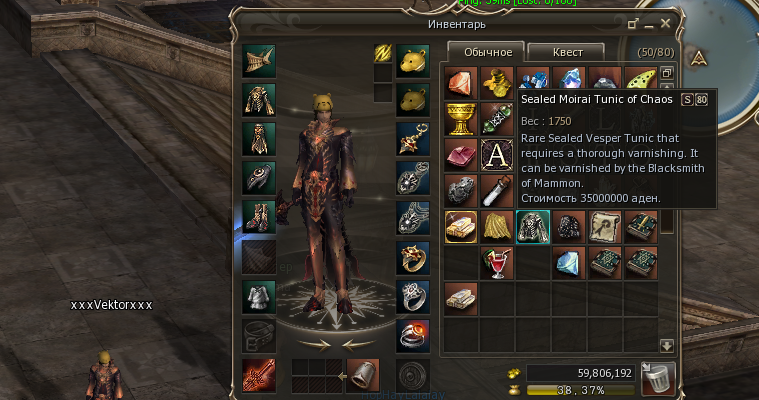Pick the red cocktail glass item

click(x=497, y=263)
